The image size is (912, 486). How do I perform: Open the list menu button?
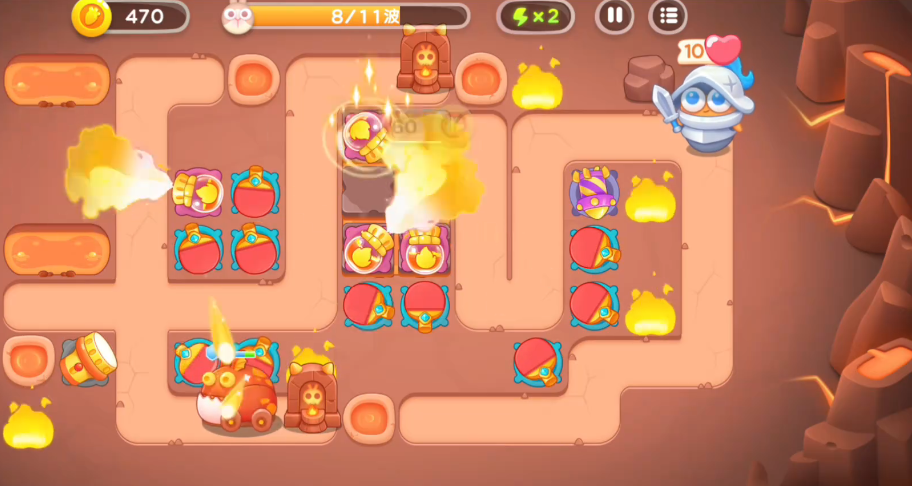pyautogui.click(x=668, y=16)
